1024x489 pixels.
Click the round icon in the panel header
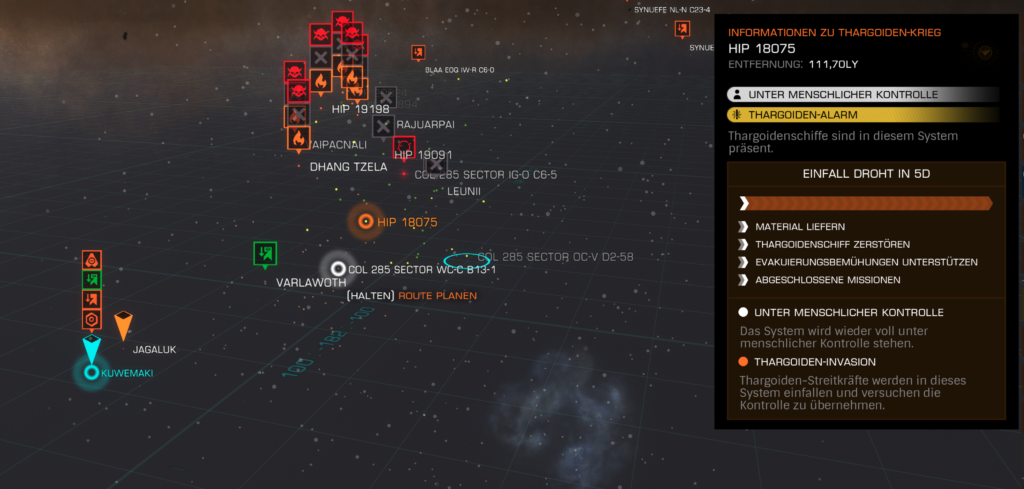(x=985, y=52)
